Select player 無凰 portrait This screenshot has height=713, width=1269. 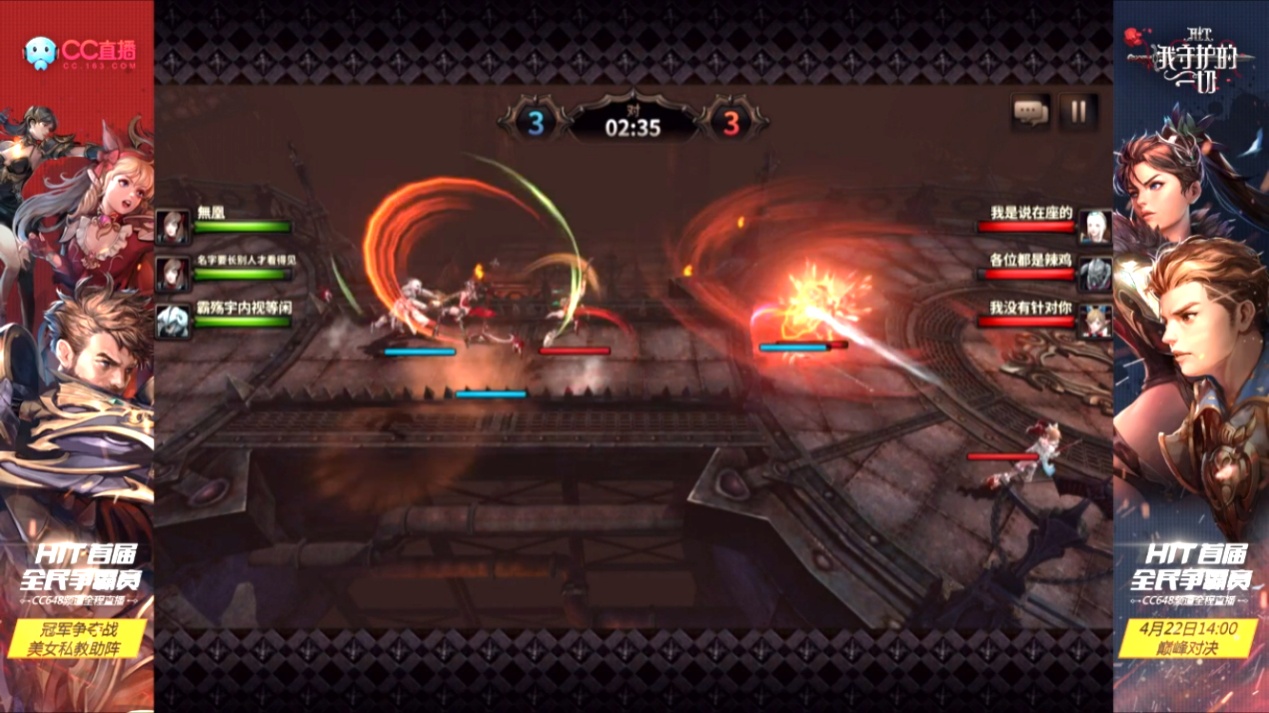[x=172, y=227]
